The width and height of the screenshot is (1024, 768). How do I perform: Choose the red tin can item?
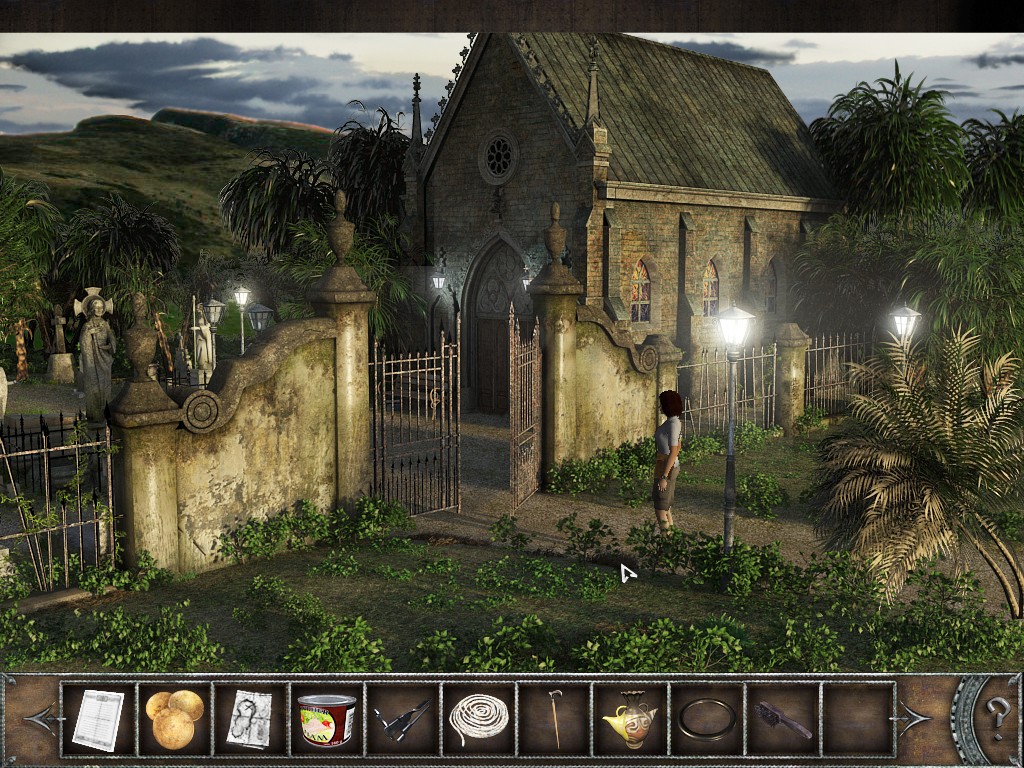coord(326,719)
